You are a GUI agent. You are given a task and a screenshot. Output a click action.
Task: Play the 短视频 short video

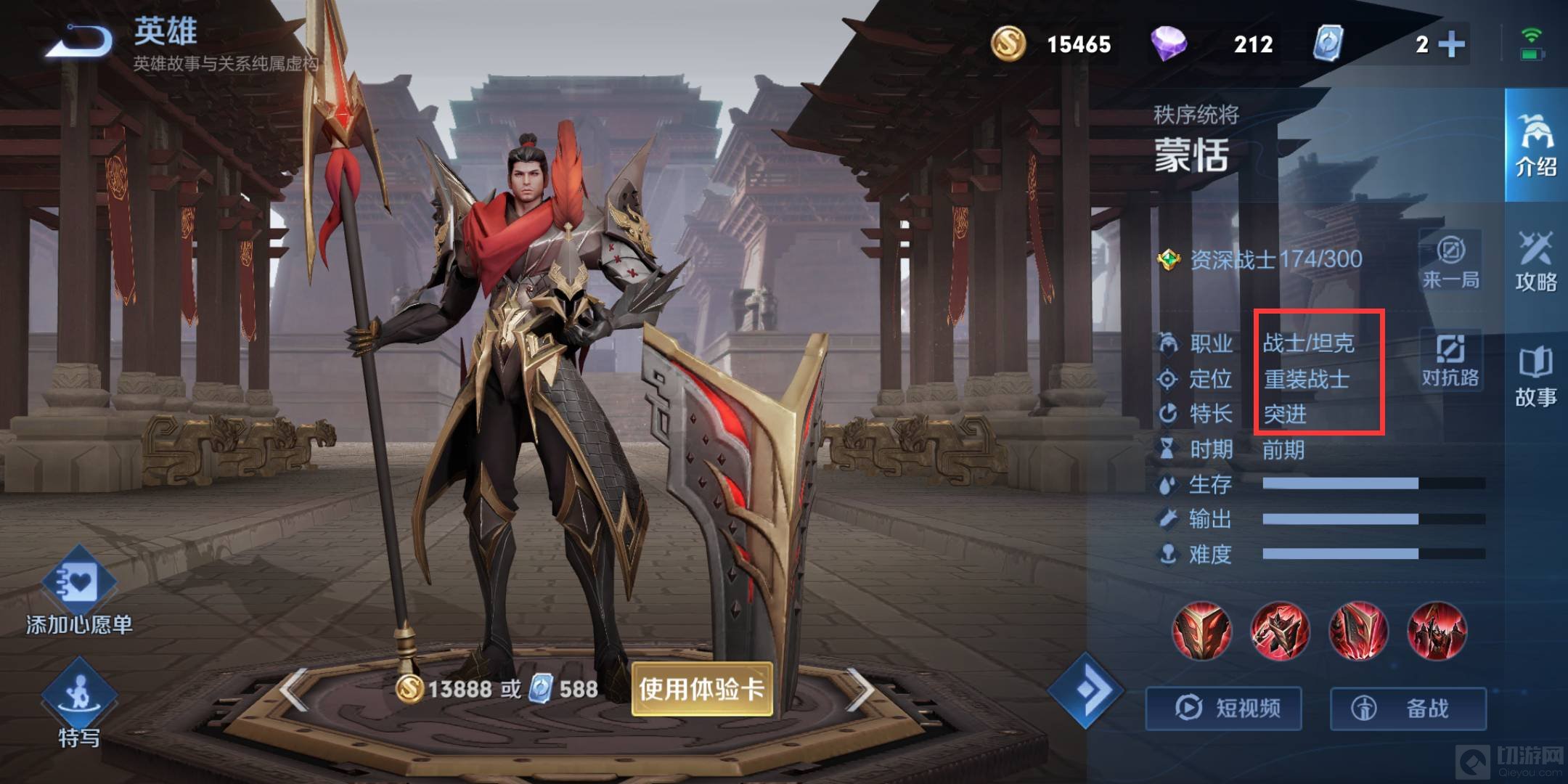point(1224,708)
